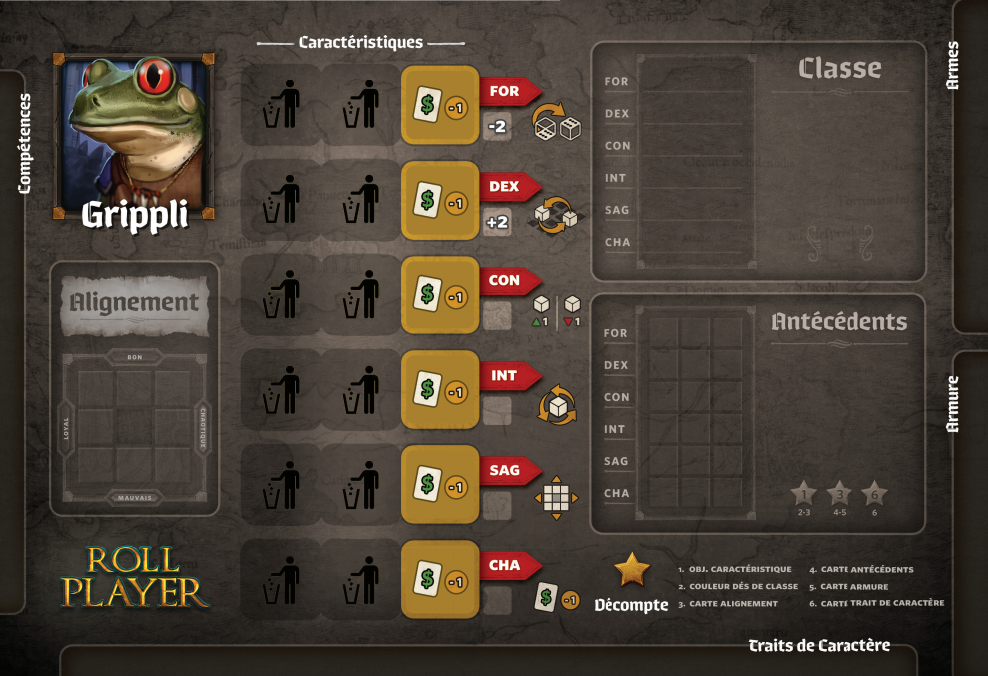Click the Décompte gold star
This screenshot has width=988, height=676.
point(631,570)
